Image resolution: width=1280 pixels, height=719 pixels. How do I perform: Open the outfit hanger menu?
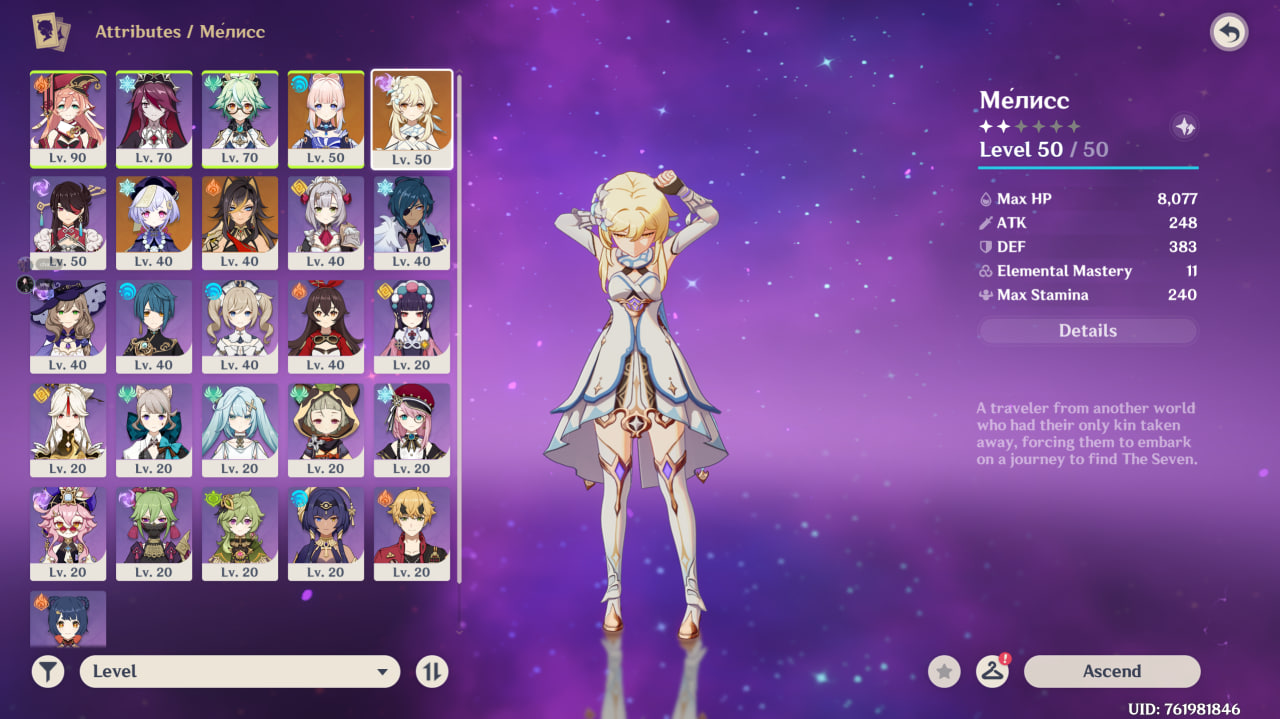point(992,671)
